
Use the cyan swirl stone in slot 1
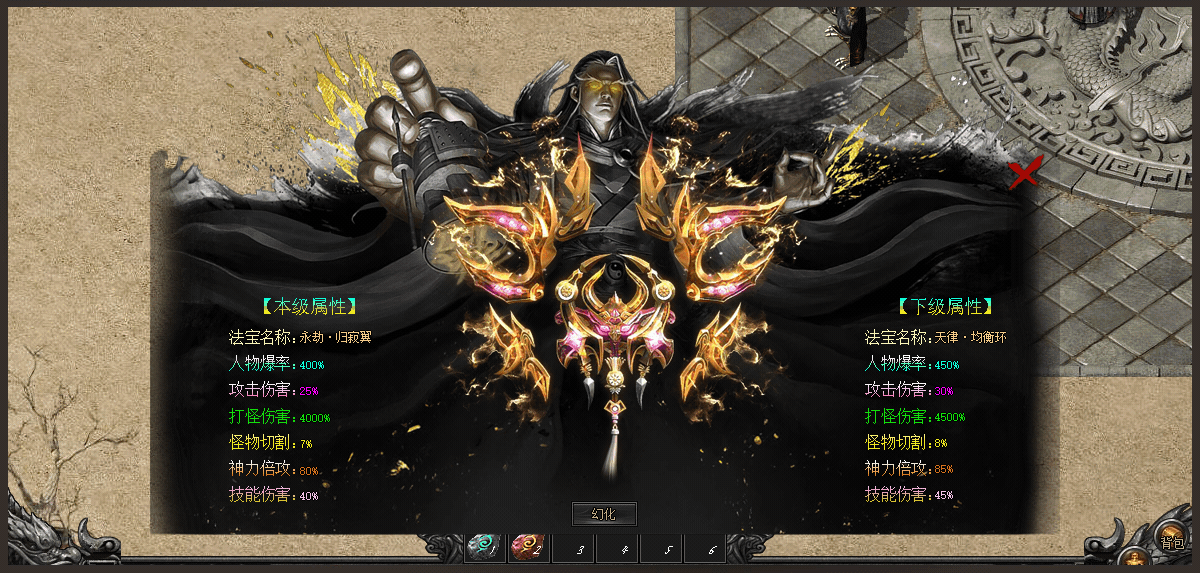tap(485, 547)
